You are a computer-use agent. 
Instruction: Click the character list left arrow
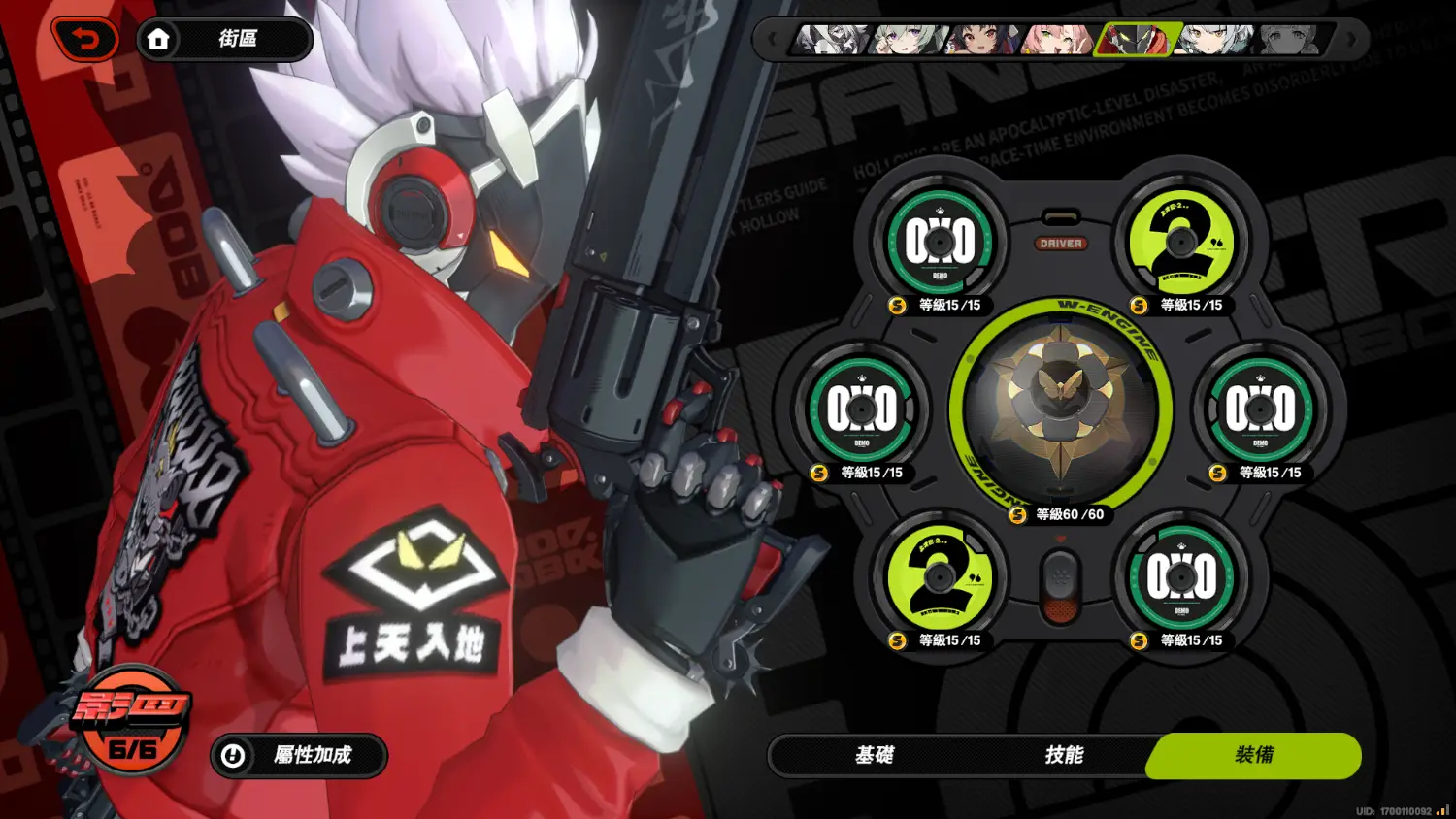point(773,40)
